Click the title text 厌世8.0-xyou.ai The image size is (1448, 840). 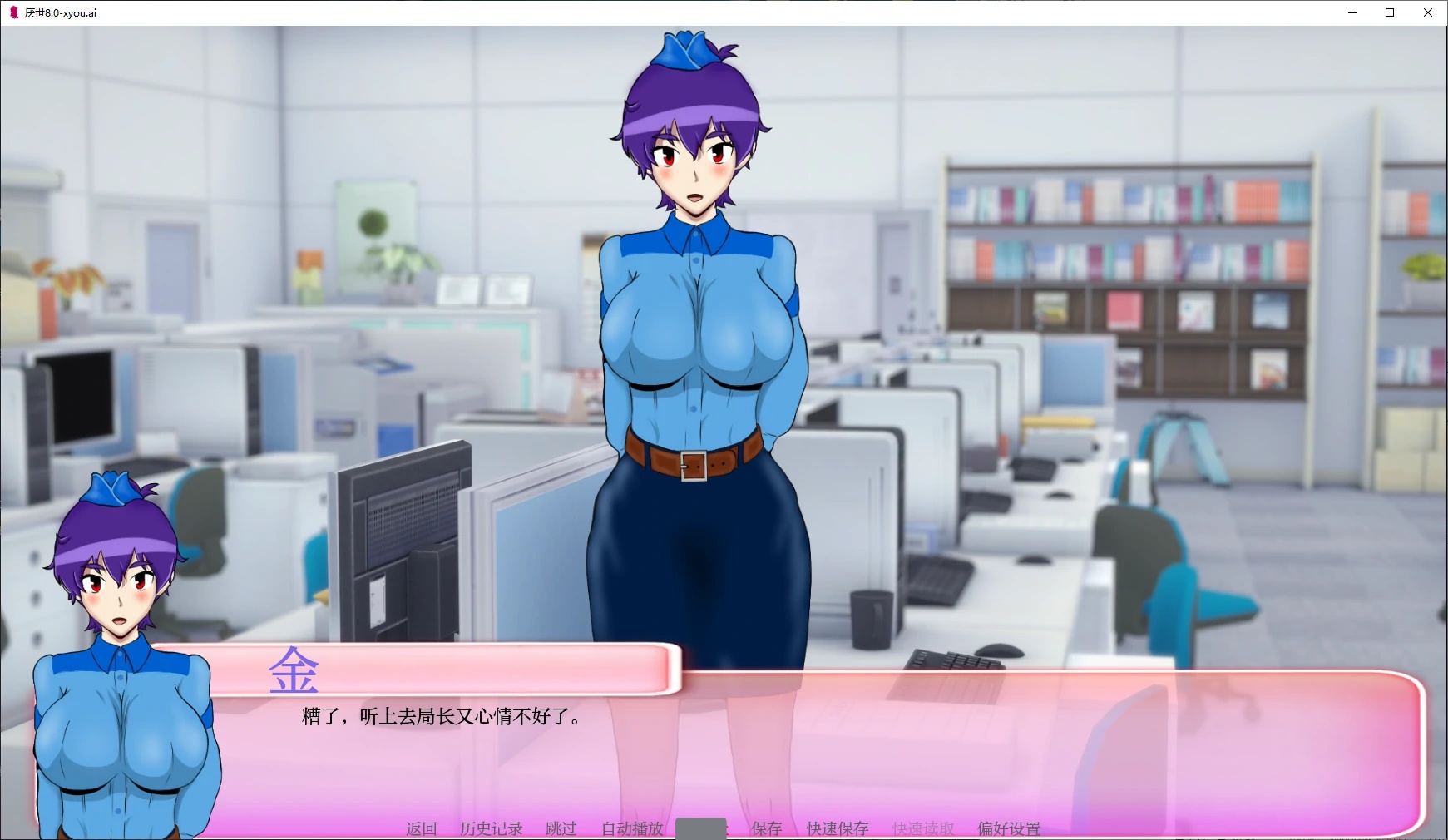[58, 12]
